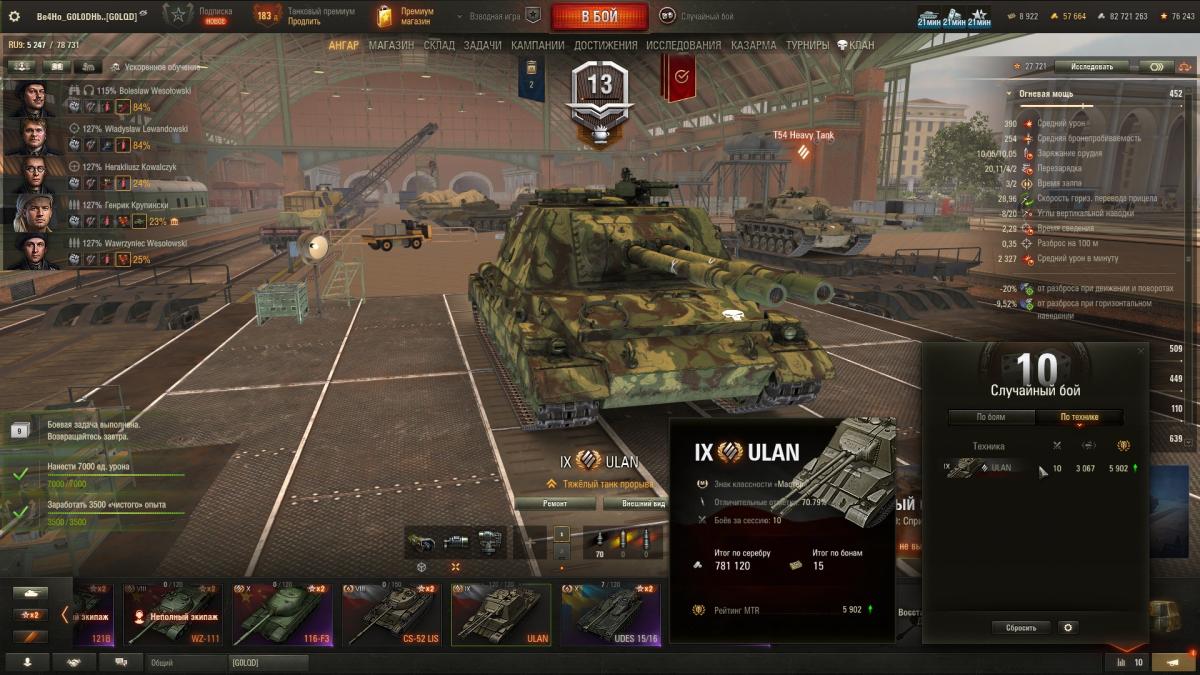Screen dimensions: 1200x675
Task: Select the 116-F3 tank in carousel
Action: pos(283,613)
